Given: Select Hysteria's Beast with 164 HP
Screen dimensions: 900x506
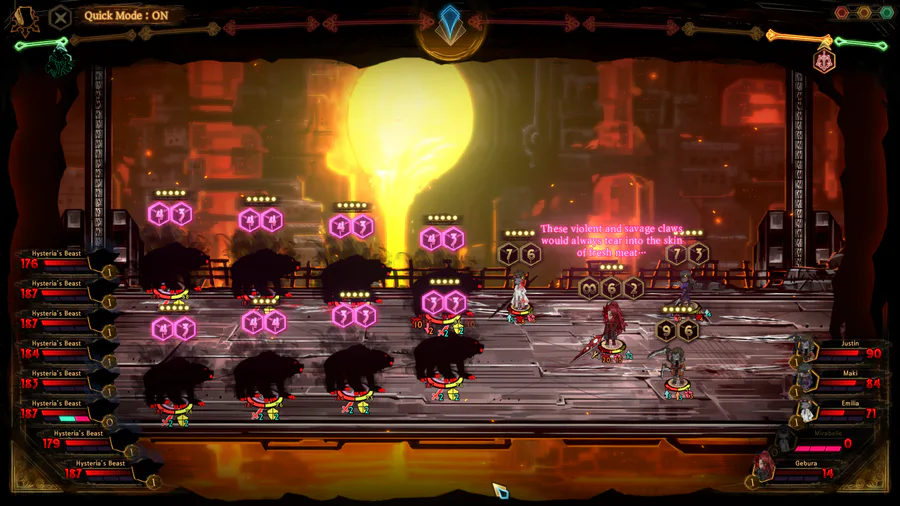Looking at the screenshot, I should (60, 349).
